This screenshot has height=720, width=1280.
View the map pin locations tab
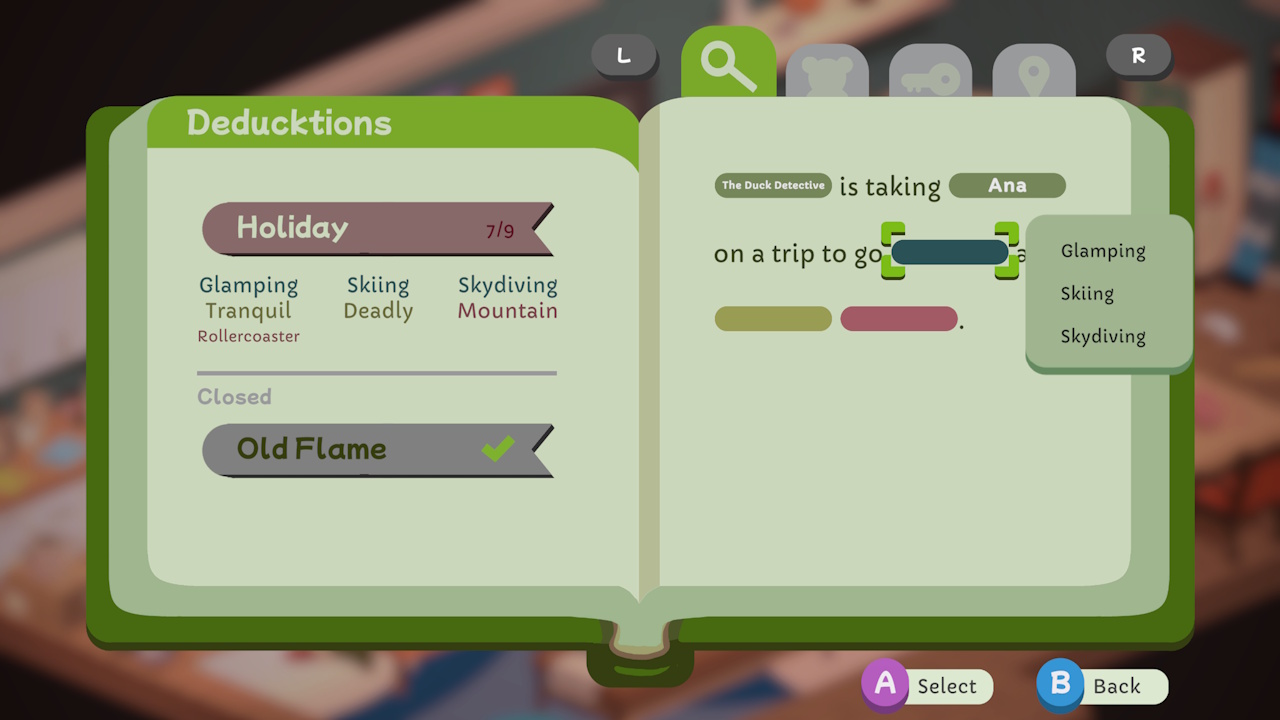coord(1034,70)
